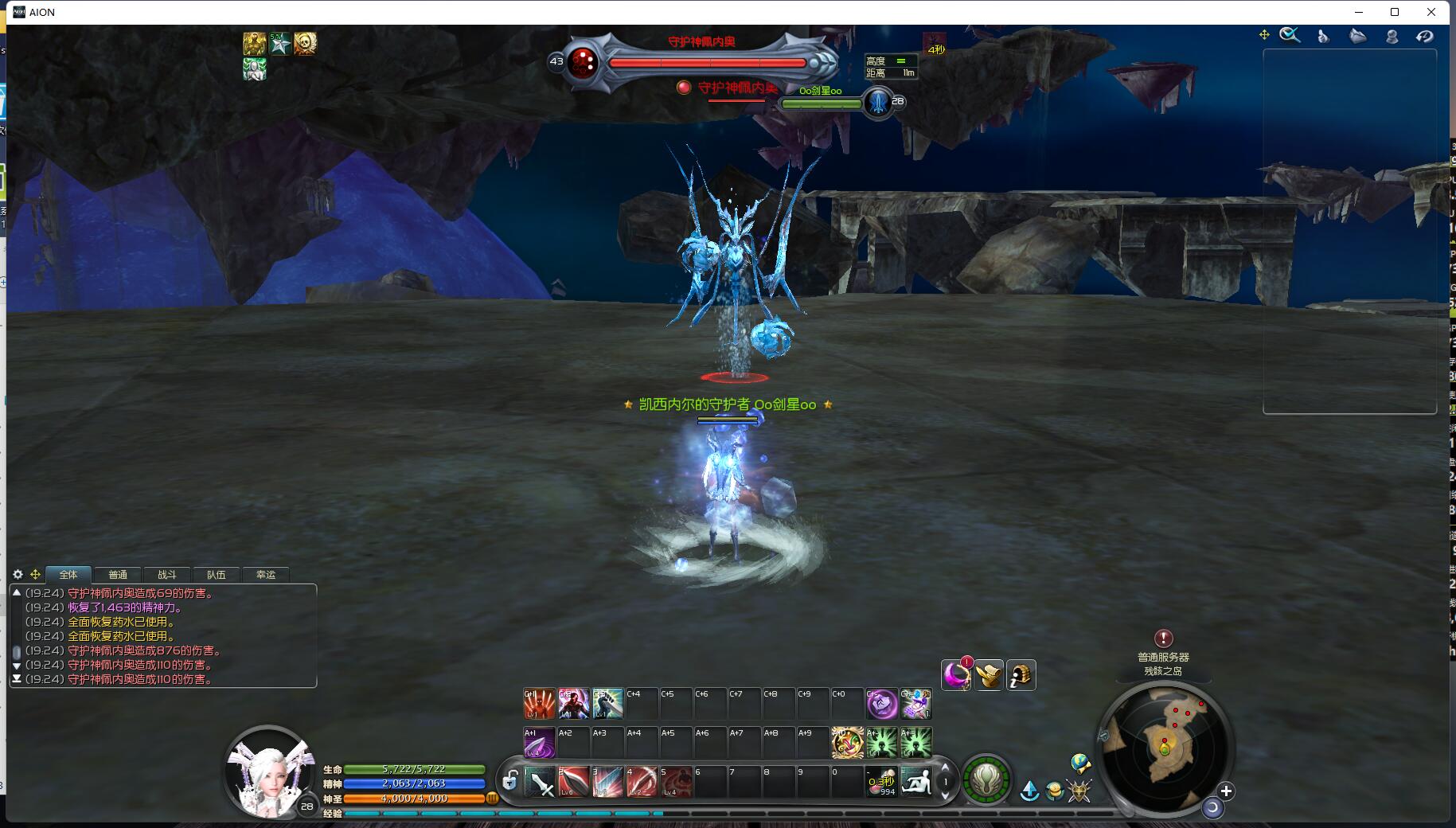Toggle the hotbar padlock

coord(509,780)
